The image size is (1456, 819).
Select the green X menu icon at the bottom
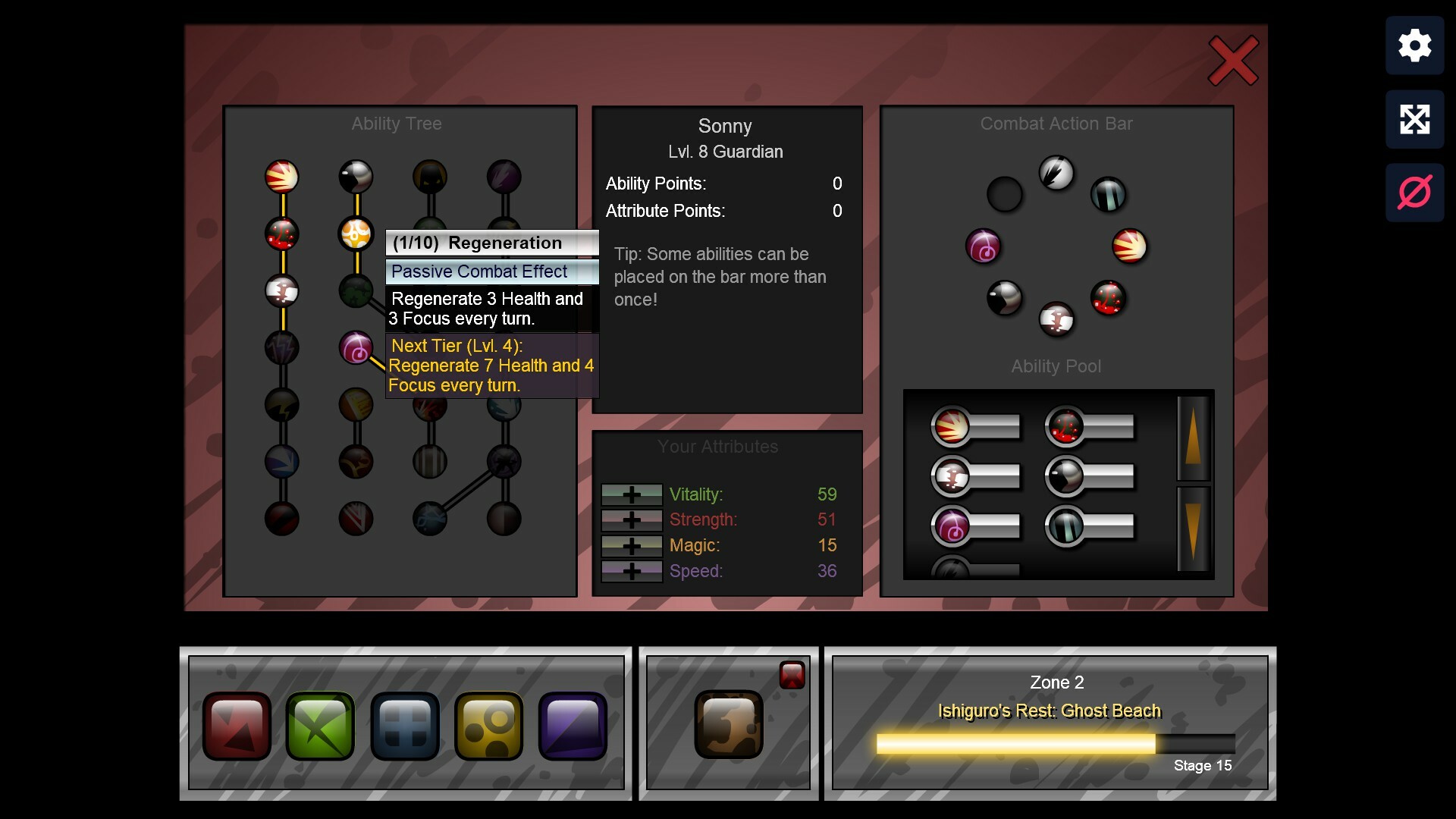point(321,726)
